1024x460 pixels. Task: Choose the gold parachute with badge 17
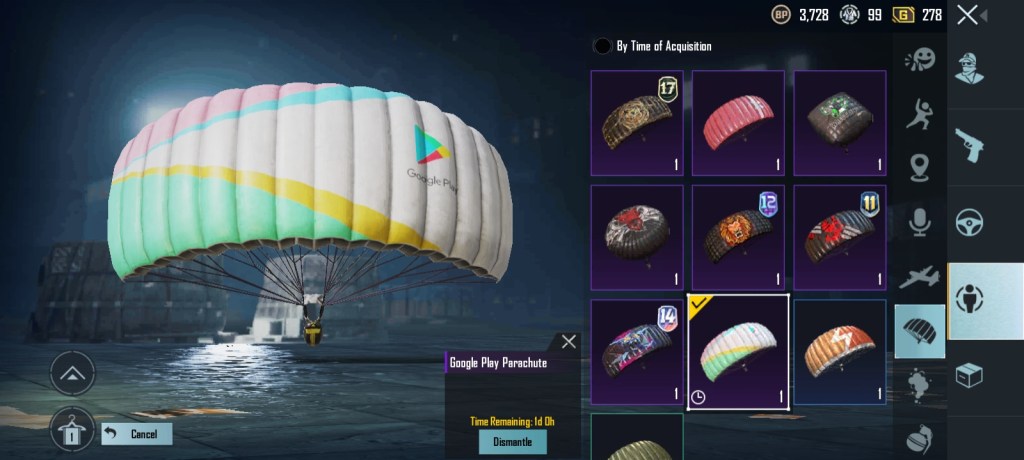click(x=637, y=122)
